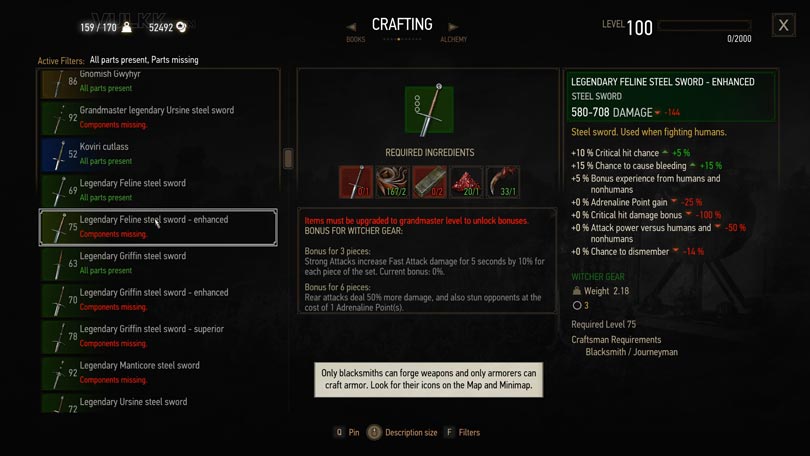Close the crafting menu with X

click(783, 26)
